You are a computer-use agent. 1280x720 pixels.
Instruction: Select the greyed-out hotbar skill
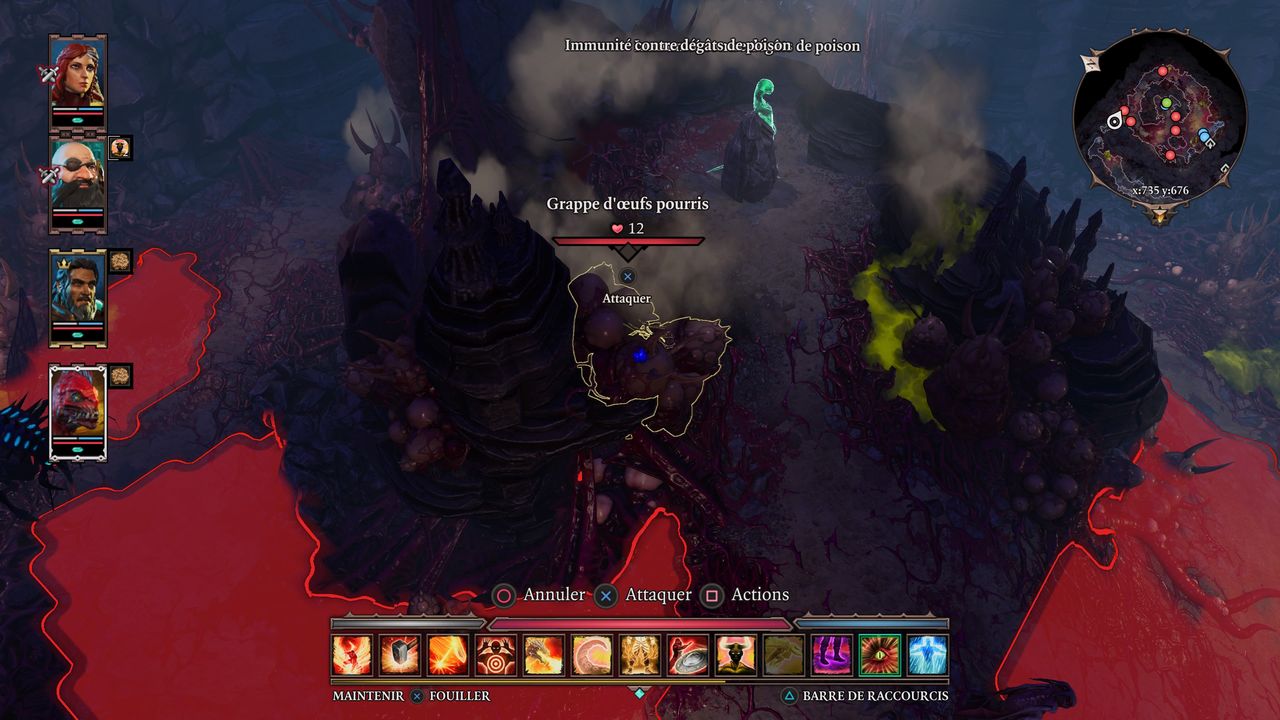[784, 655]
